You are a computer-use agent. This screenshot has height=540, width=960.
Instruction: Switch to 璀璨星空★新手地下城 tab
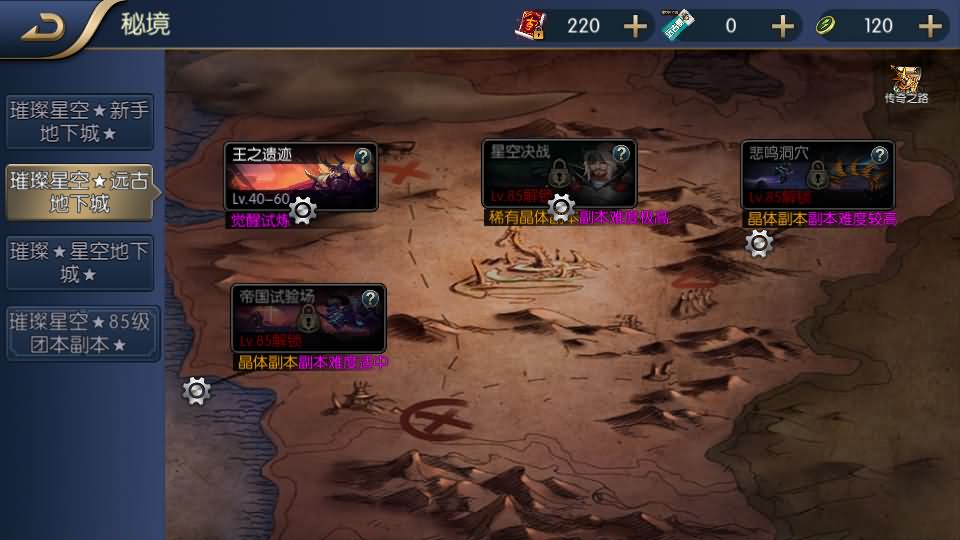pos(80,121)
